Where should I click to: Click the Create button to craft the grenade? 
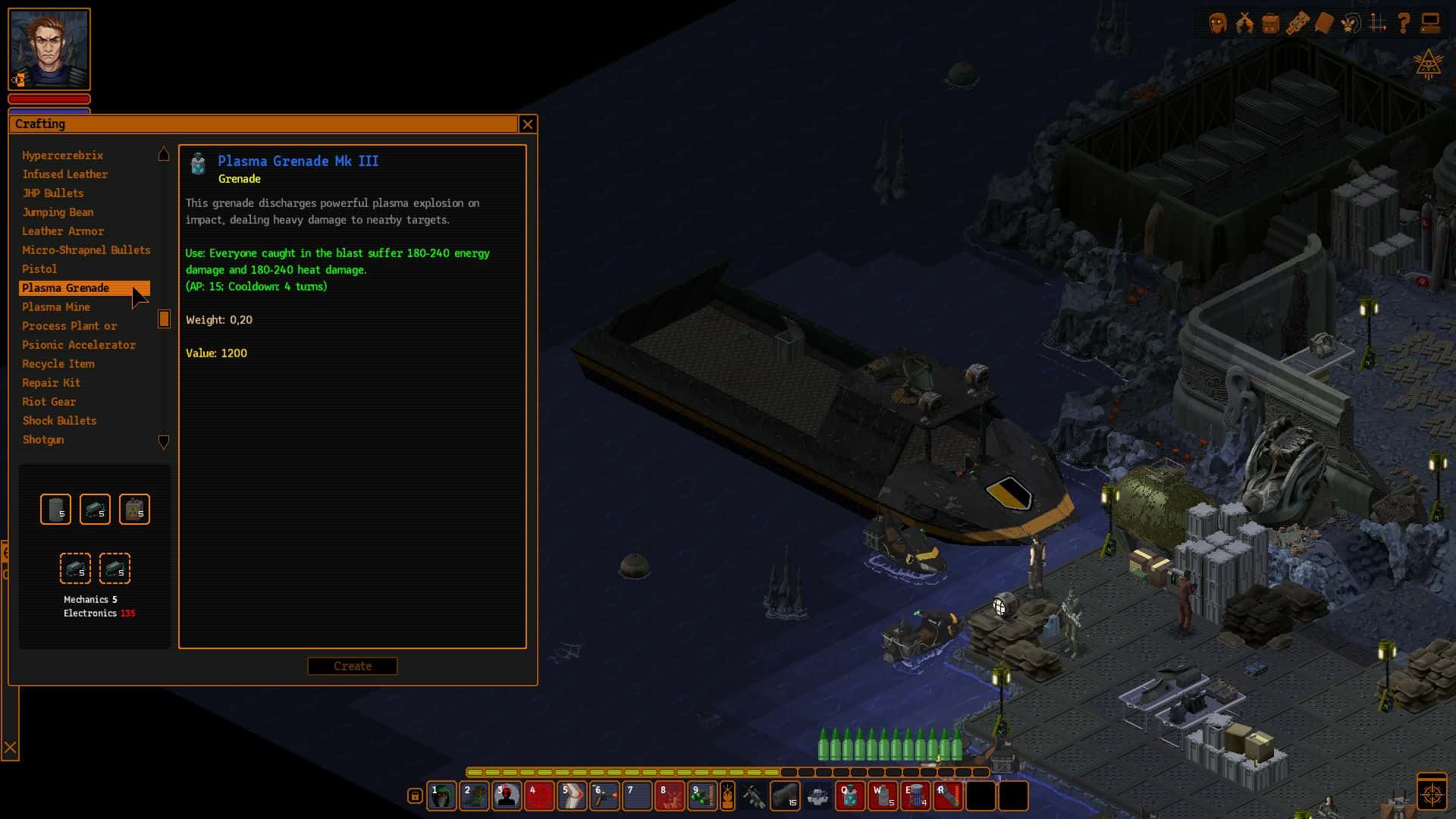tap(352, 666)
